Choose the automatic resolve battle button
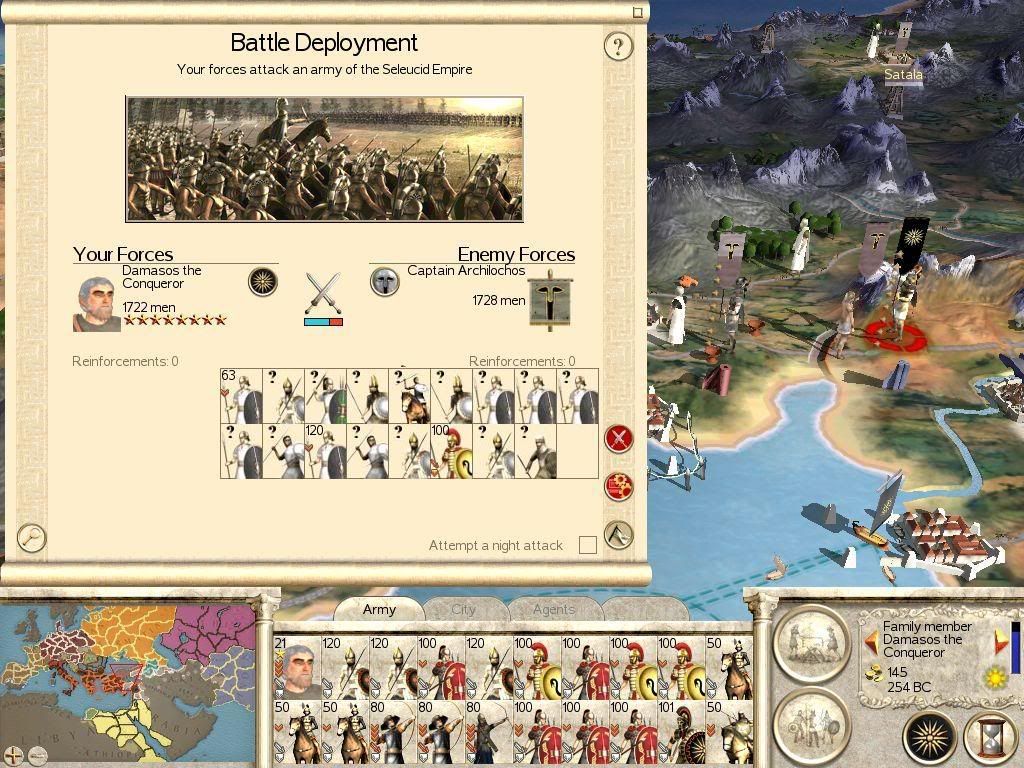 619,486
